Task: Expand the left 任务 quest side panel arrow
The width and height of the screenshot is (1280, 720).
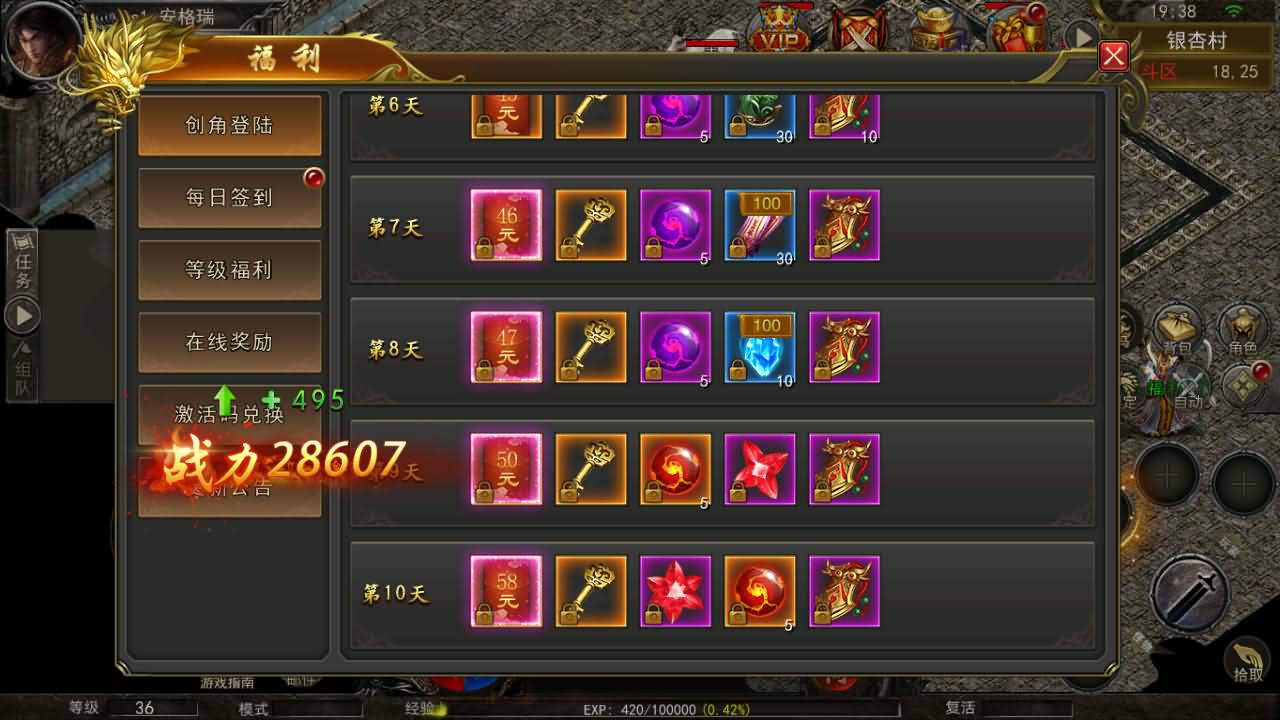Action: tap(22, 315)
